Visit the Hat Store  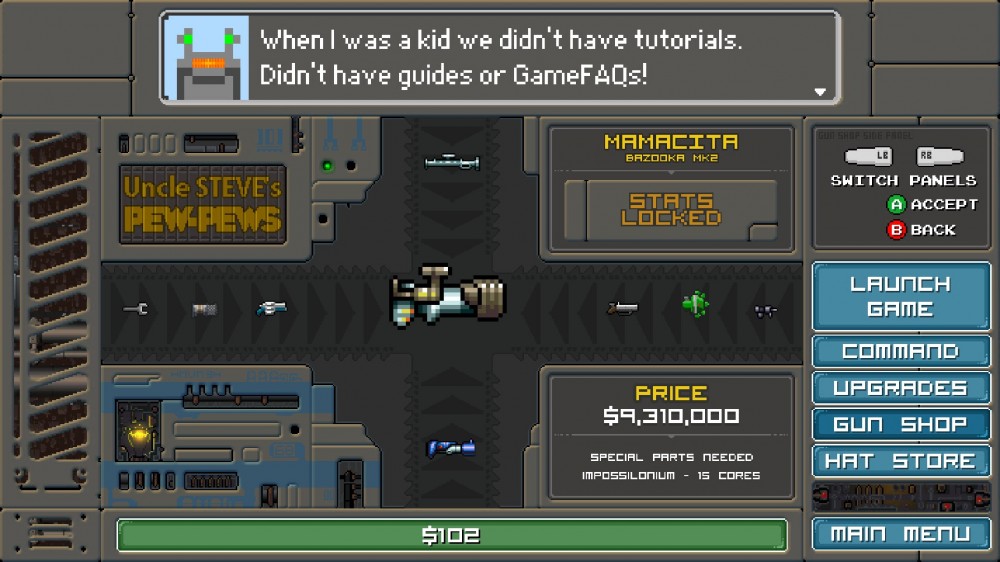900,461
